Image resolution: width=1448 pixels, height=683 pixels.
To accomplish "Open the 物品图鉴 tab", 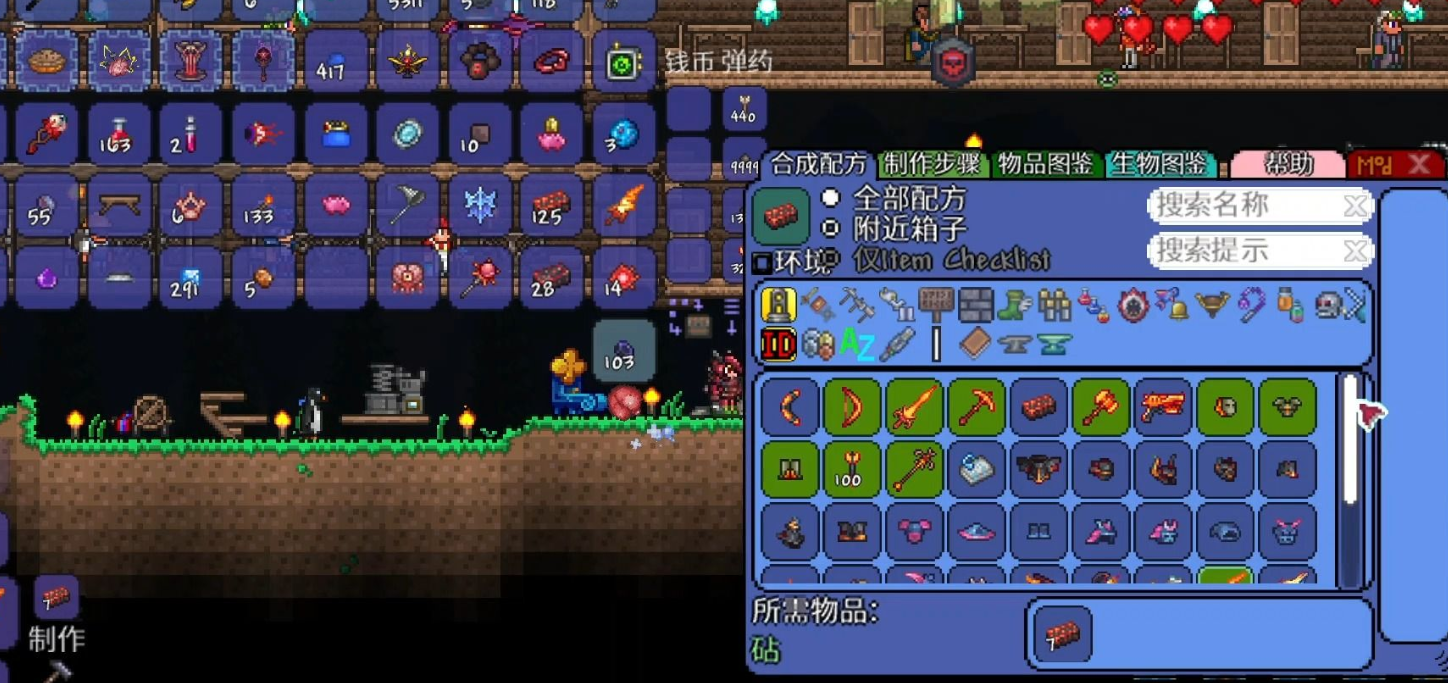I will pos(1046,164).
